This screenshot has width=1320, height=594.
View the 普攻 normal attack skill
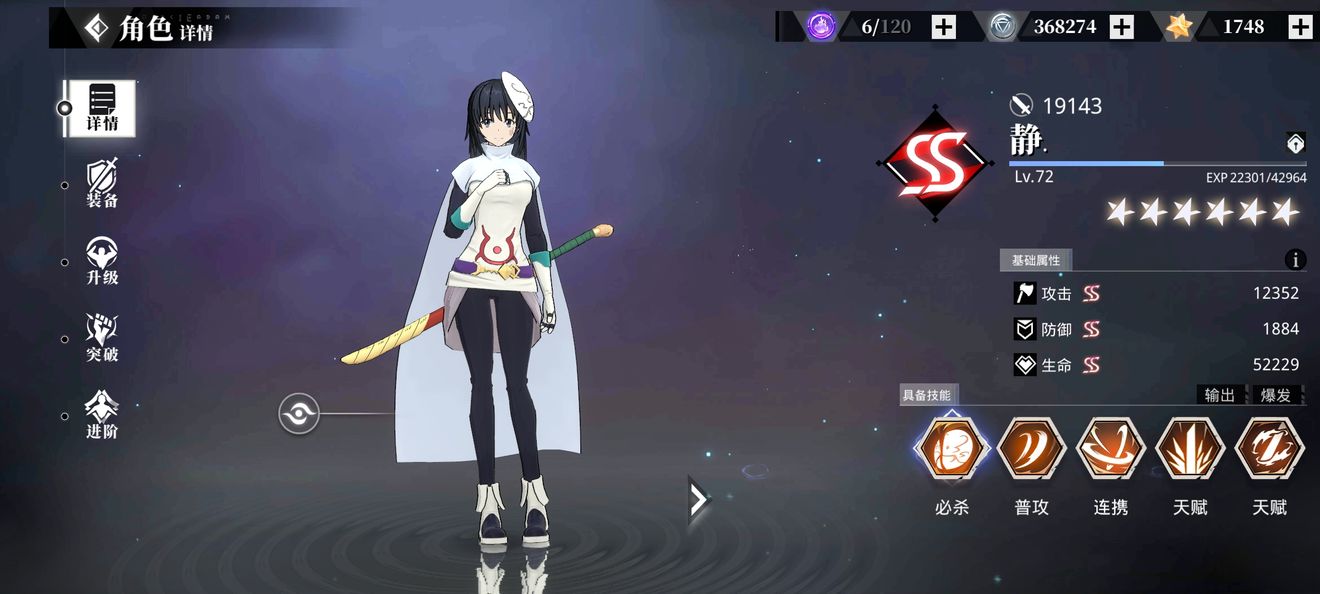[x=1031, y=451]
